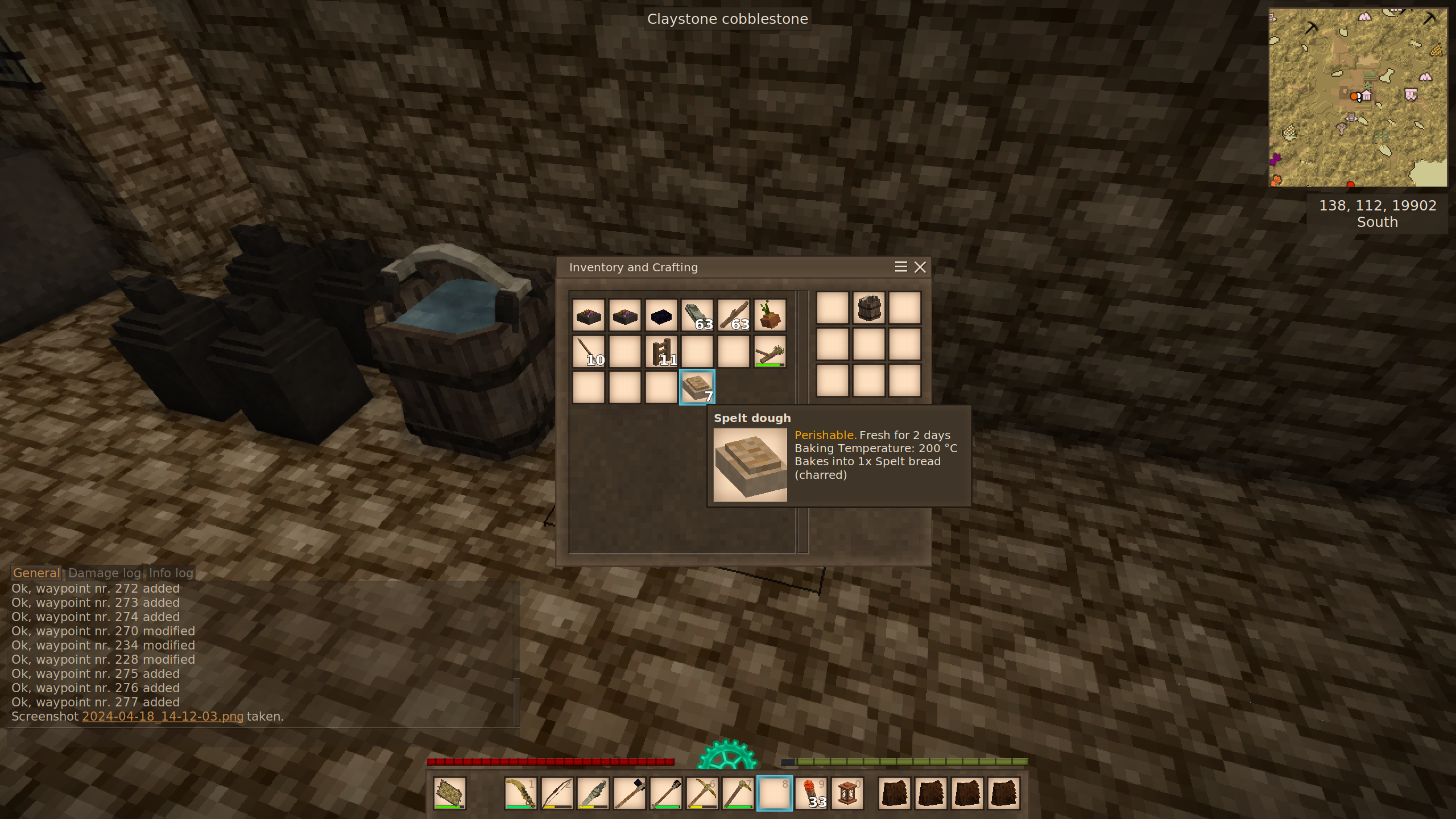Select the firestarter tool with durability bar
The height and width of the screenshot is (819, 1456).
click(x=770, y=351)
